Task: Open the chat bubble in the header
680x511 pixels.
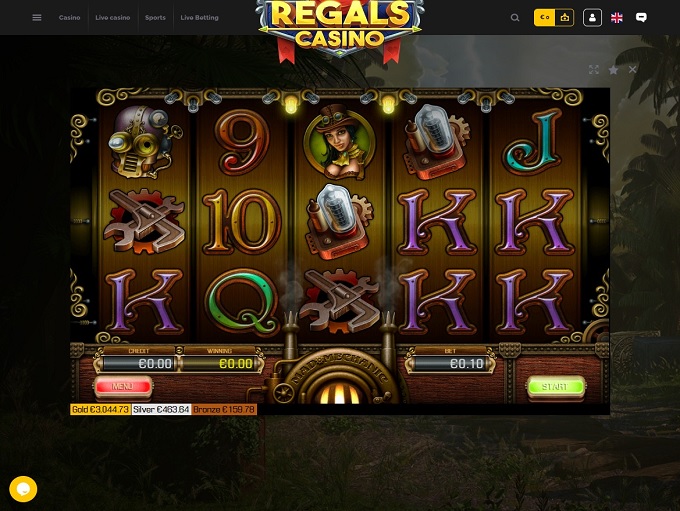Action: pyautogui.click(x=641, y=18)
